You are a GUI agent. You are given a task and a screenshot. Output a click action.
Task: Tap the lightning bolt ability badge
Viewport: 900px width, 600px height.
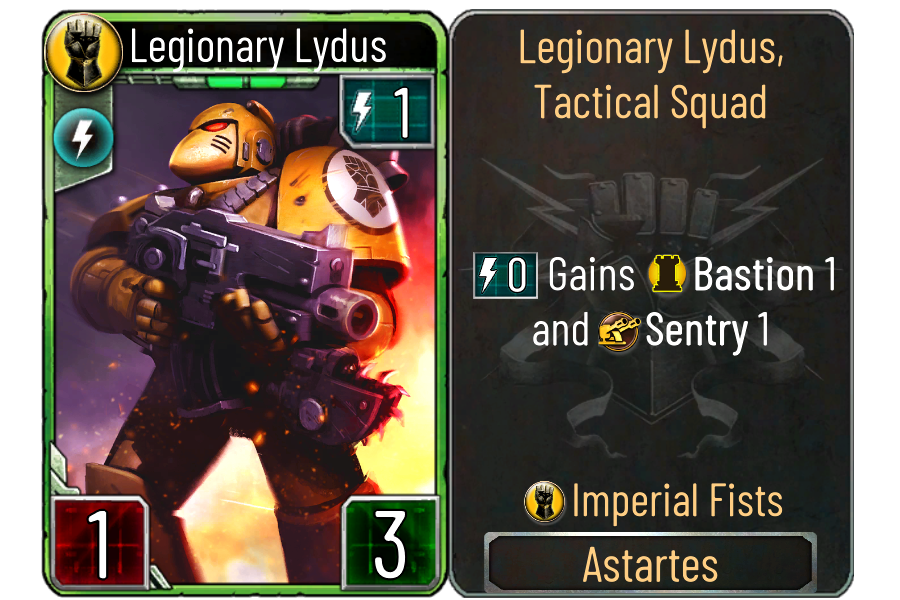[x=75, y=138]
